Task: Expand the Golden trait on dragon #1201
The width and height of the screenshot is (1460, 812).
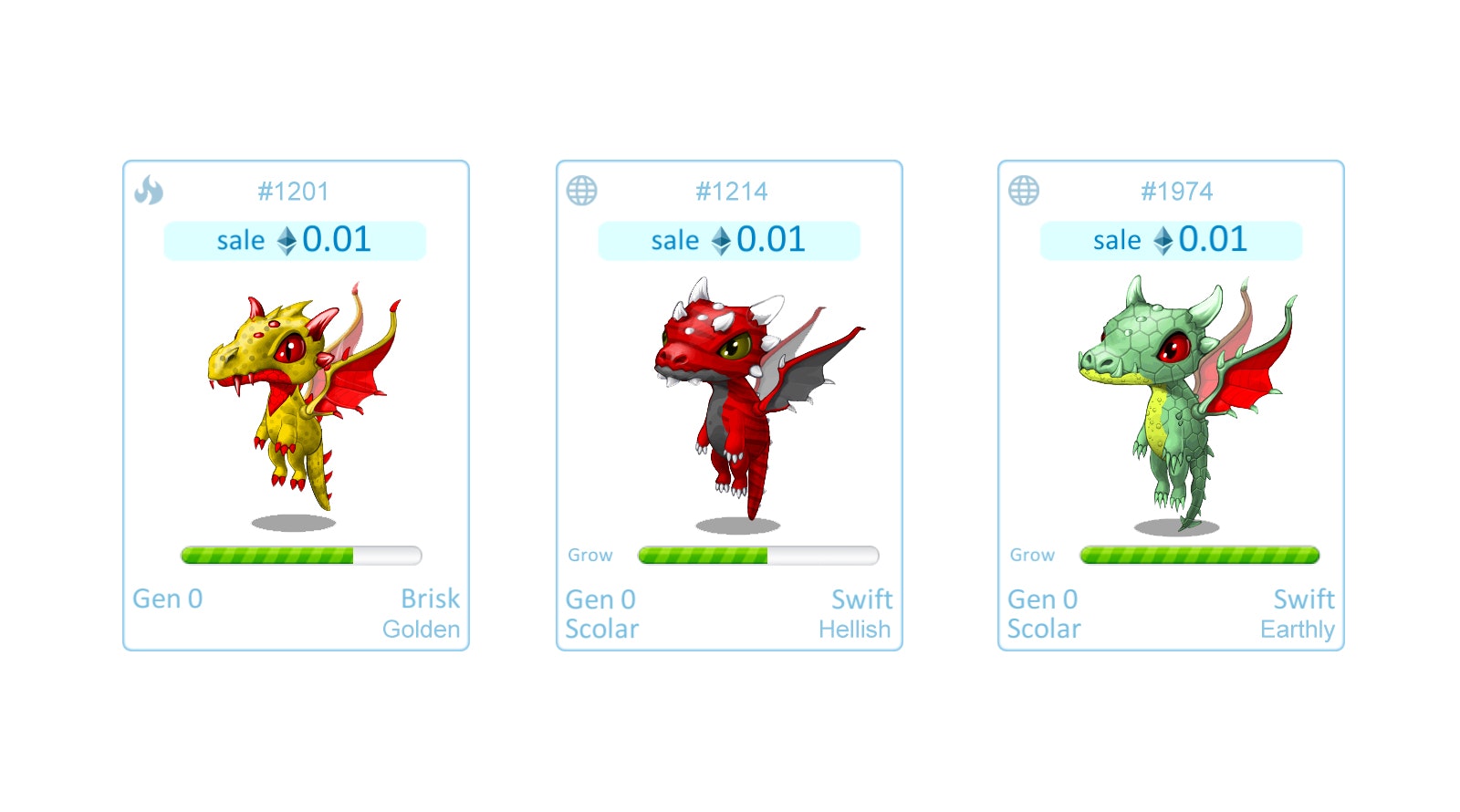Action: 421,629
